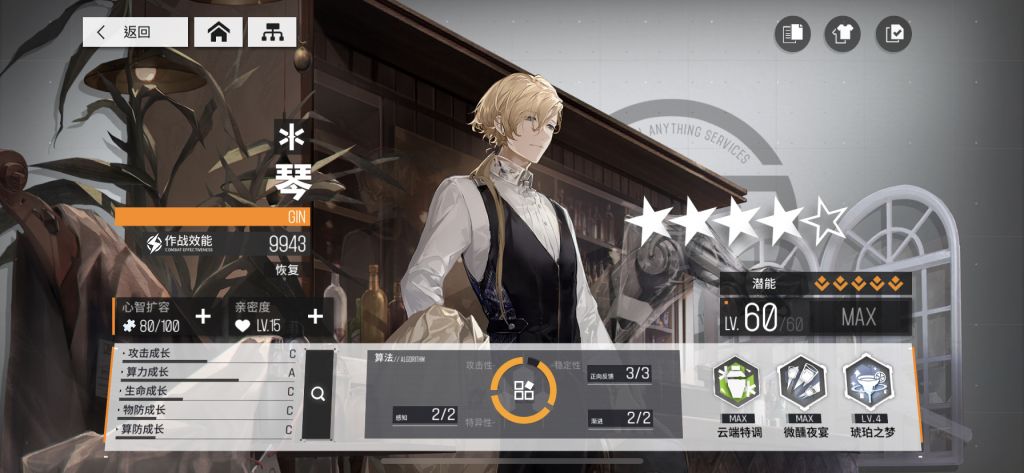This screenshot has width=1024, height=473.
Task: Open the home screen via house icon
Action: click(x=218, y=32)
